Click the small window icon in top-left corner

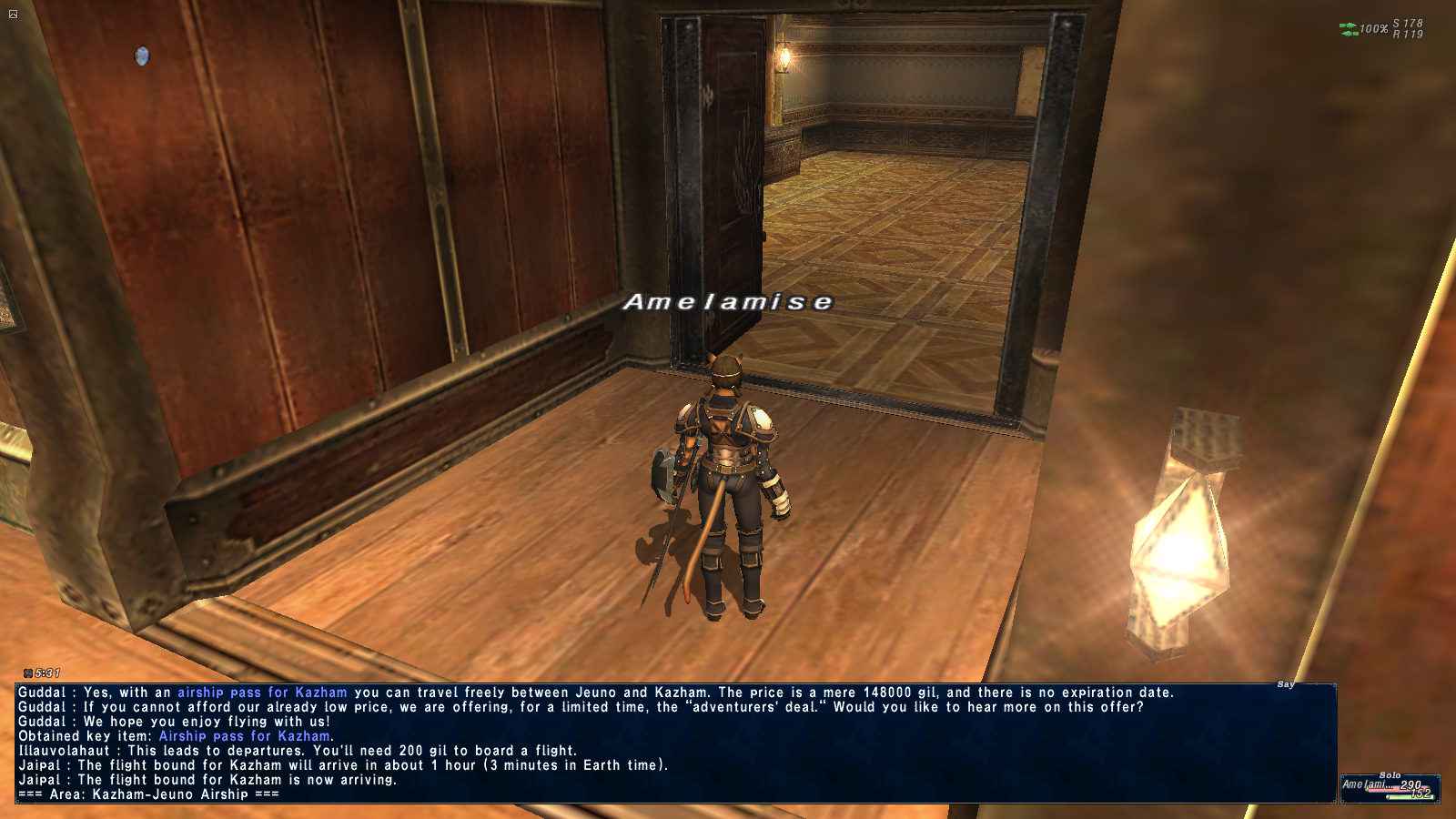tap(13, 14)
